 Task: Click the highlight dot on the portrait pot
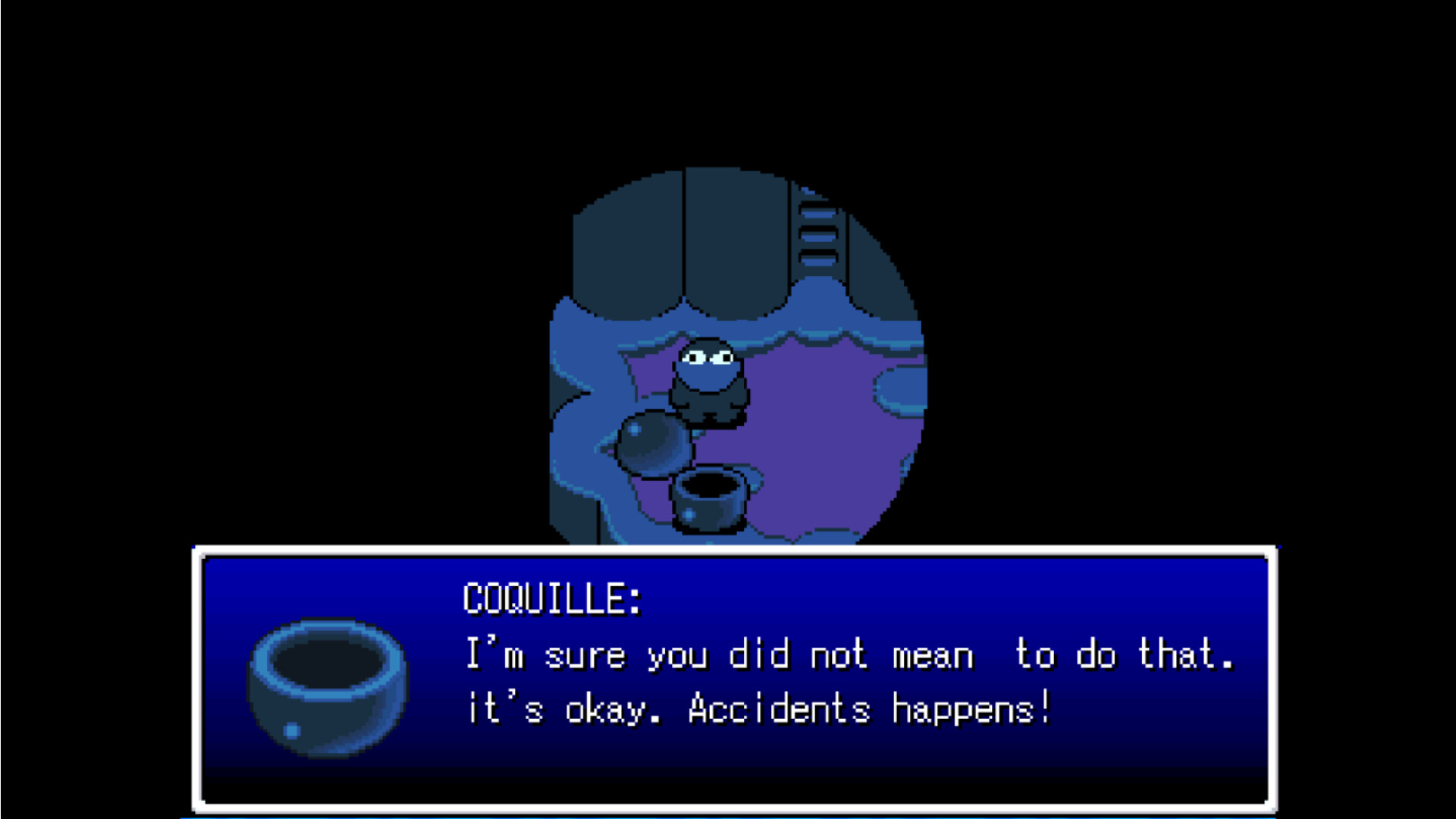[x=290, y=732]
